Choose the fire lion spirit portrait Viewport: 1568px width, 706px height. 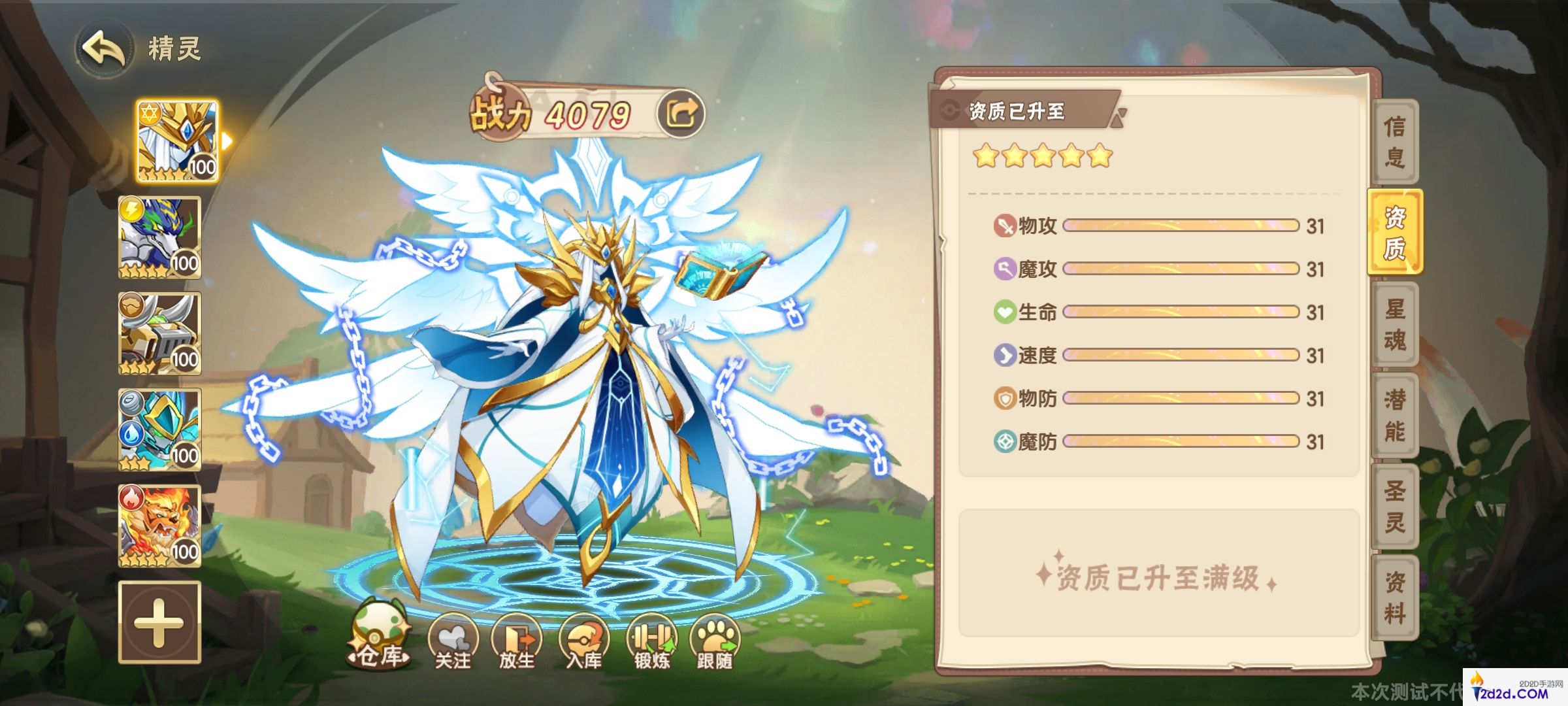[x=159, y=526]
